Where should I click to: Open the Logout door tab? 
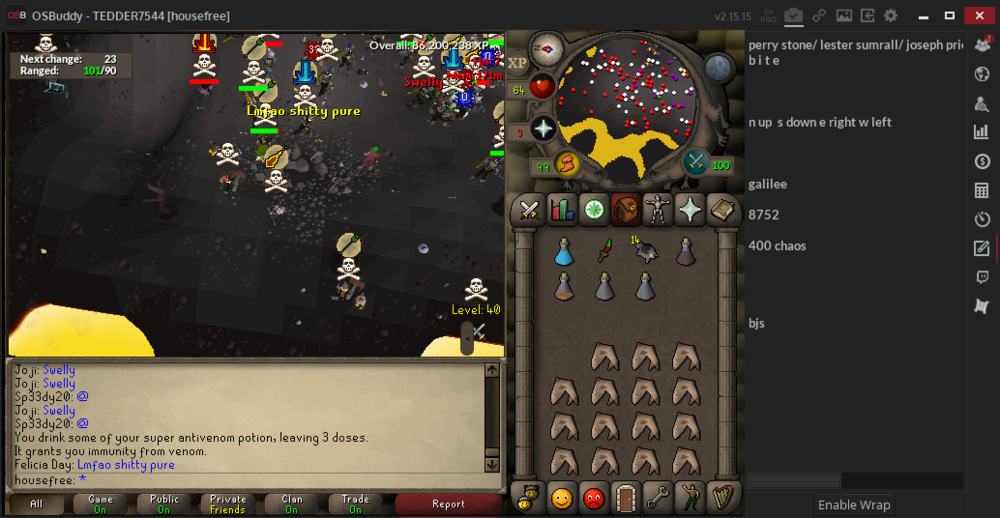625,496
